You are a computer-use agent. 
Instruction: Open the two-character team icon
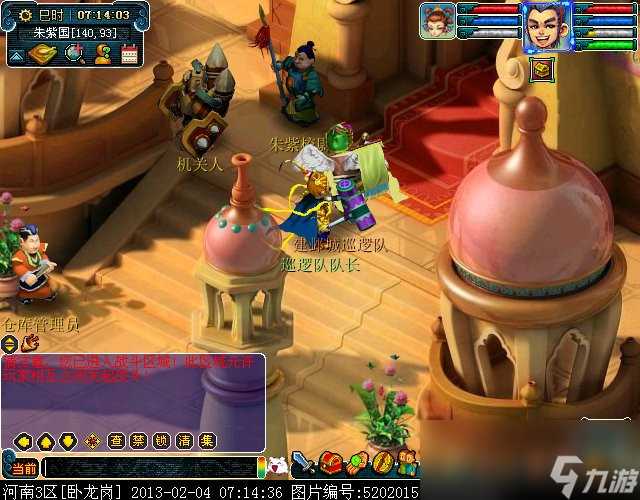click(407, 463)
